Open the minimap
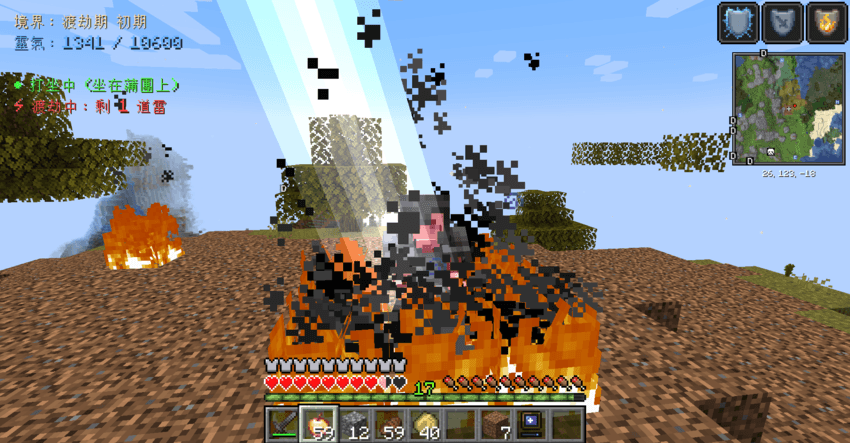 coord(786,108)
